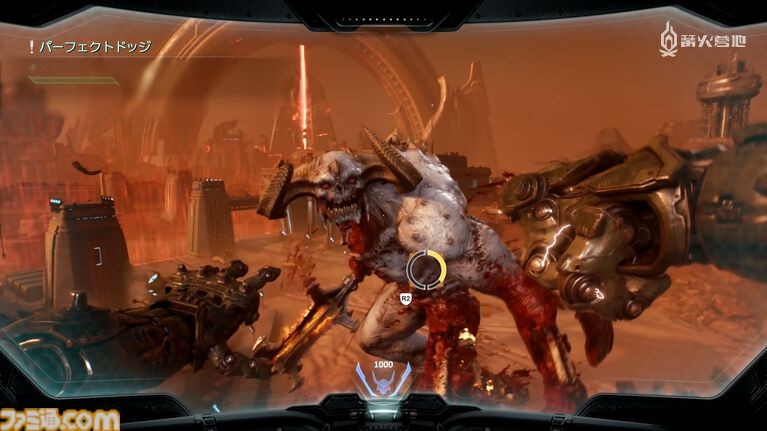Click the horned shield emblem above the visor
767x431 pixels.
[383, 378]
